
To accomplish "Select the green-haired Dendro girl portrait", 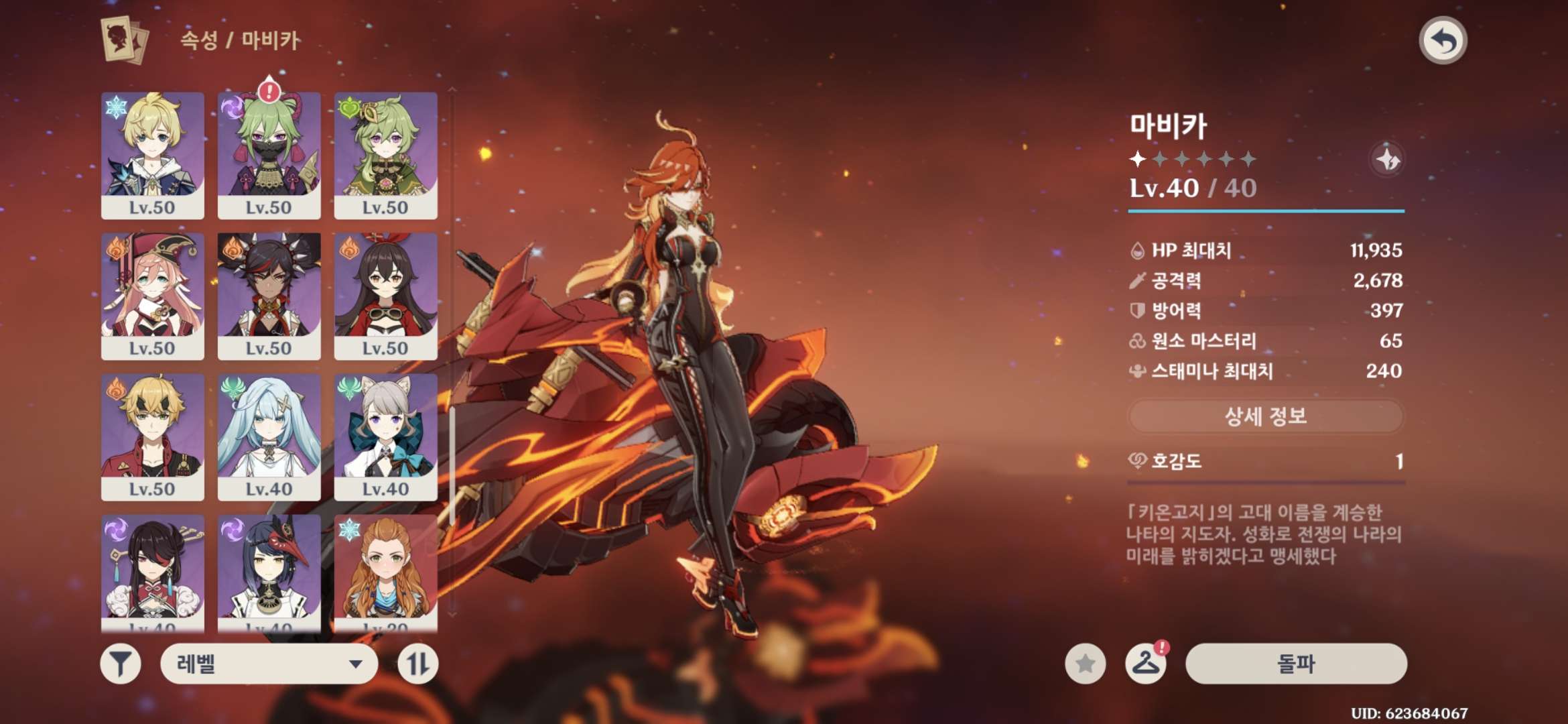I will click(x=385, y=155).
